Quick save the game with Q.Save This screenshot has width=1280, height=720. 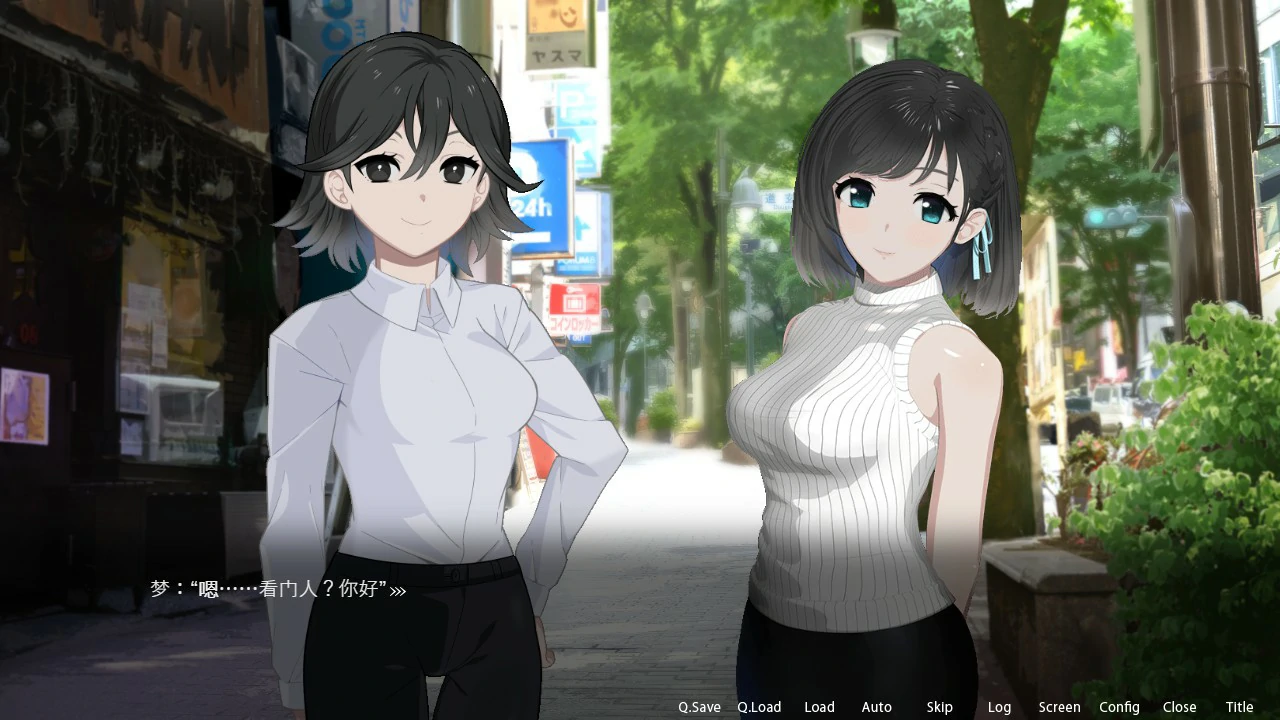tap(700, 707)
